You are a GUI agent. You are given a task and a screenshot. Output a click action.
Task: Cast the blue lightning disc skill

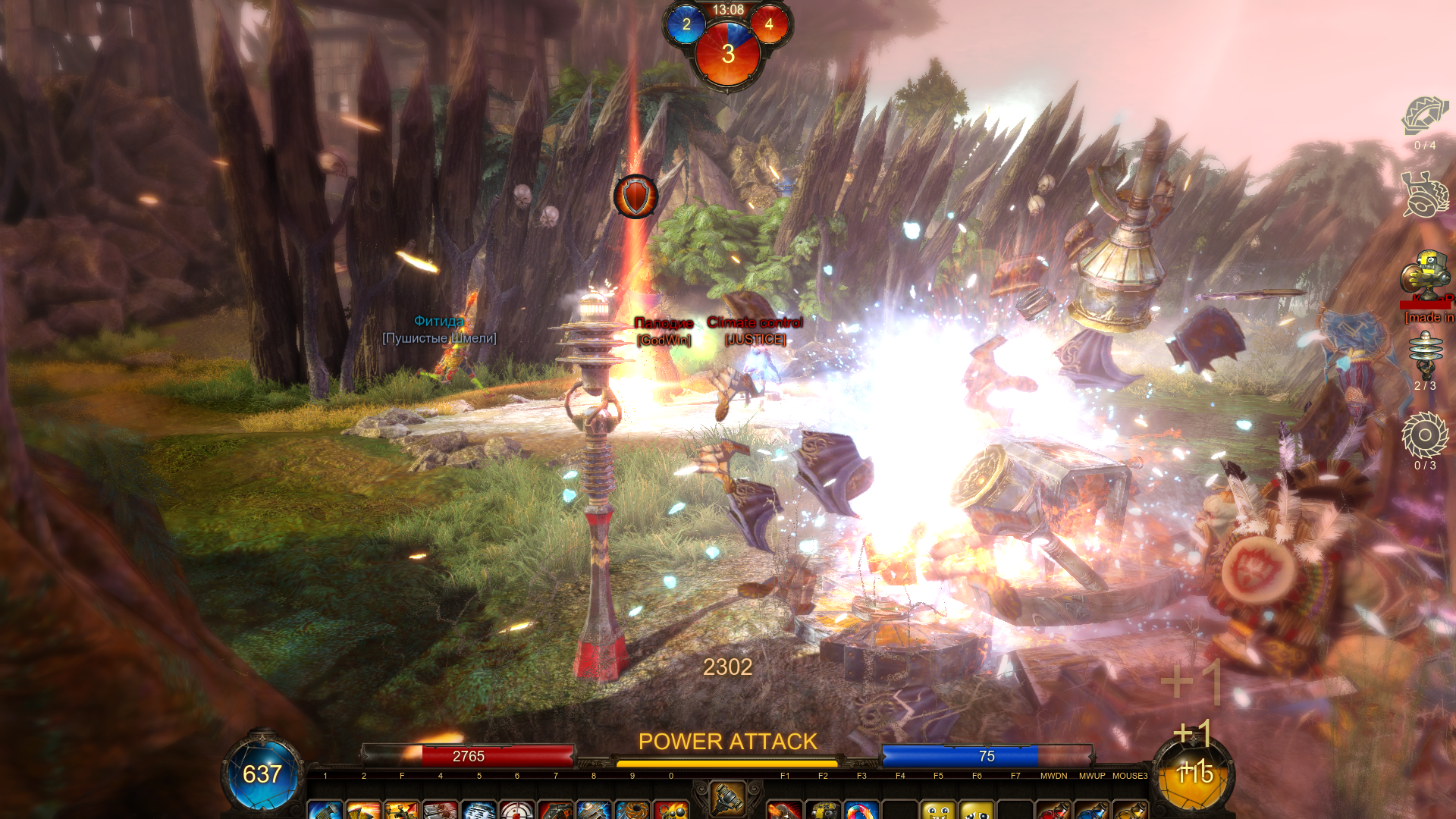click(594, 810)
